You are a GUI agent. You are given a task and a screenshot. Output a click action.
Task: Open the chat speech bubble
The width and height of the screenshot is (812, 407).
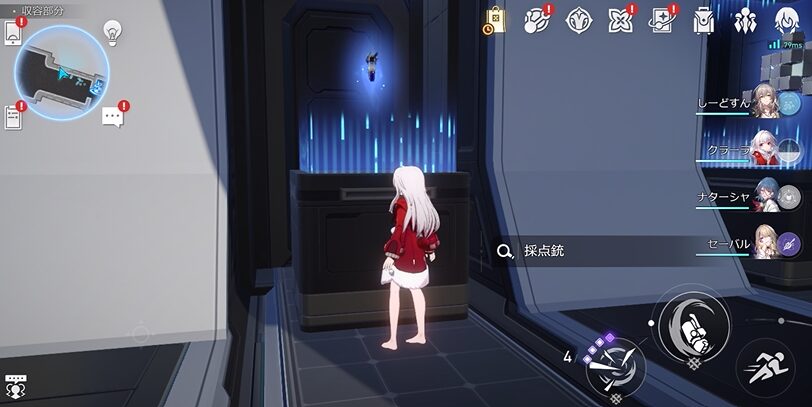click(113, 116)
